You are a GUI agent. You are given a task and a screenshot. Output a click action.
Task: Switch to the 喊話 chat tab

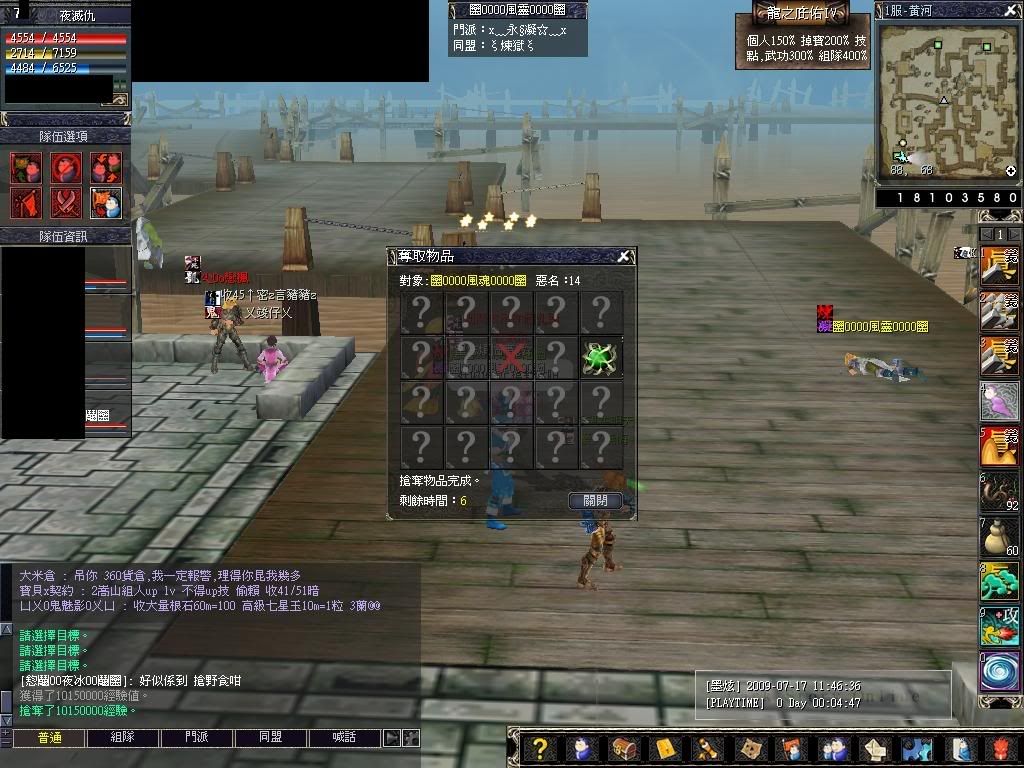[x=345, y=737]
